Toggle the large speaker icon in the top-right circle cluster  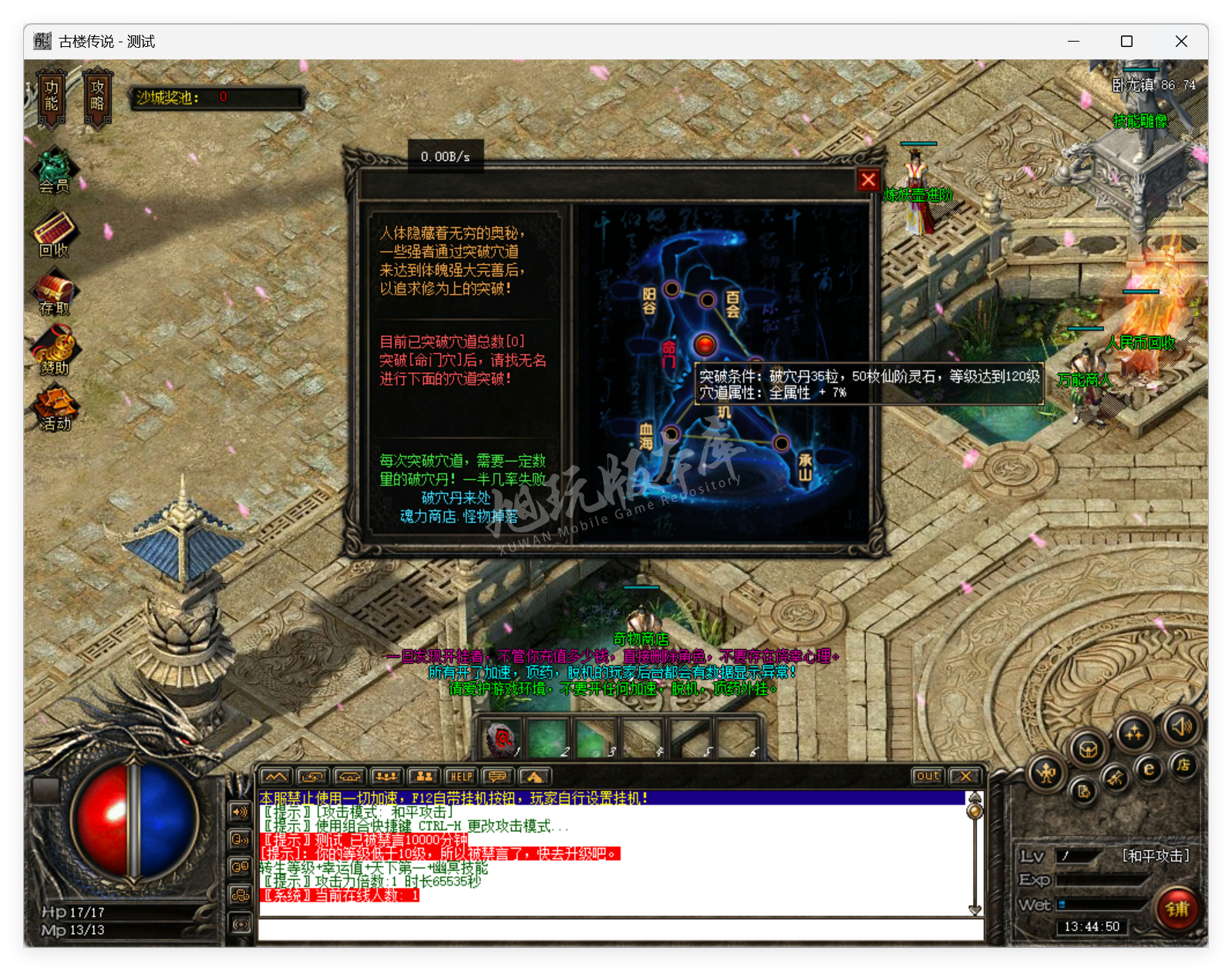point(1182,727)
